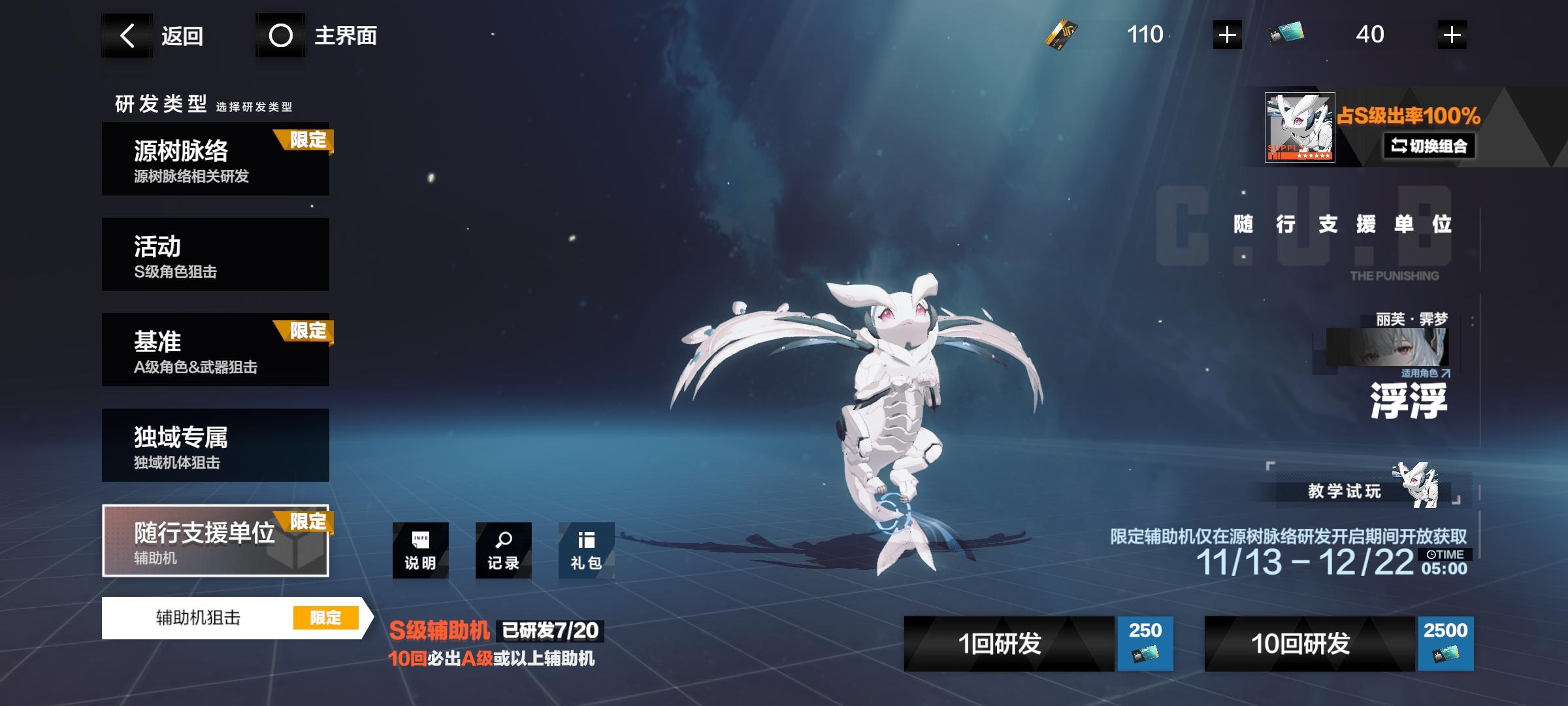Select the 源树脉络 research type
Viewport: 1568px width, 706px height.
click(x=216, y=159)
